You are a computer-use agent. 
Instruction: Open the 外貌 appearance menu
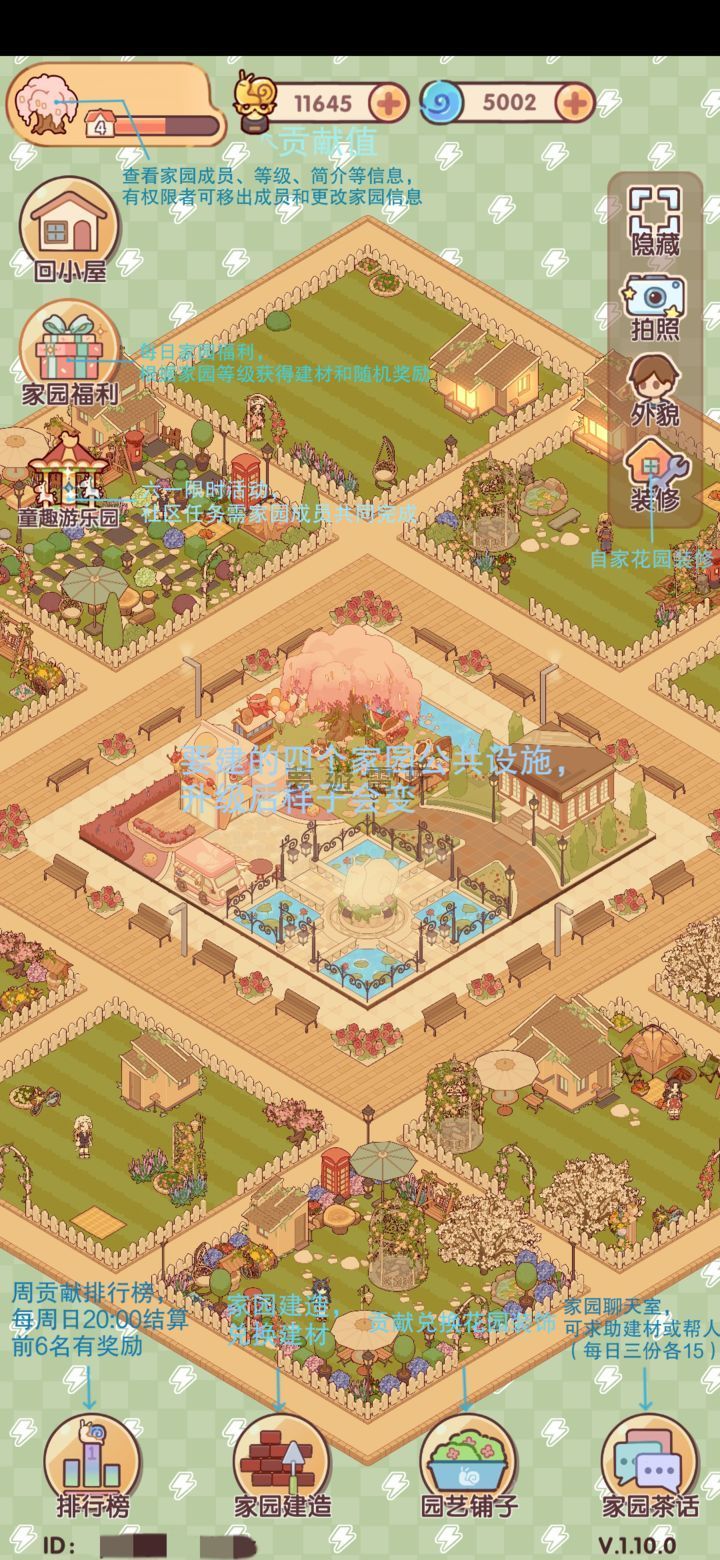click(x=655, y=388)
